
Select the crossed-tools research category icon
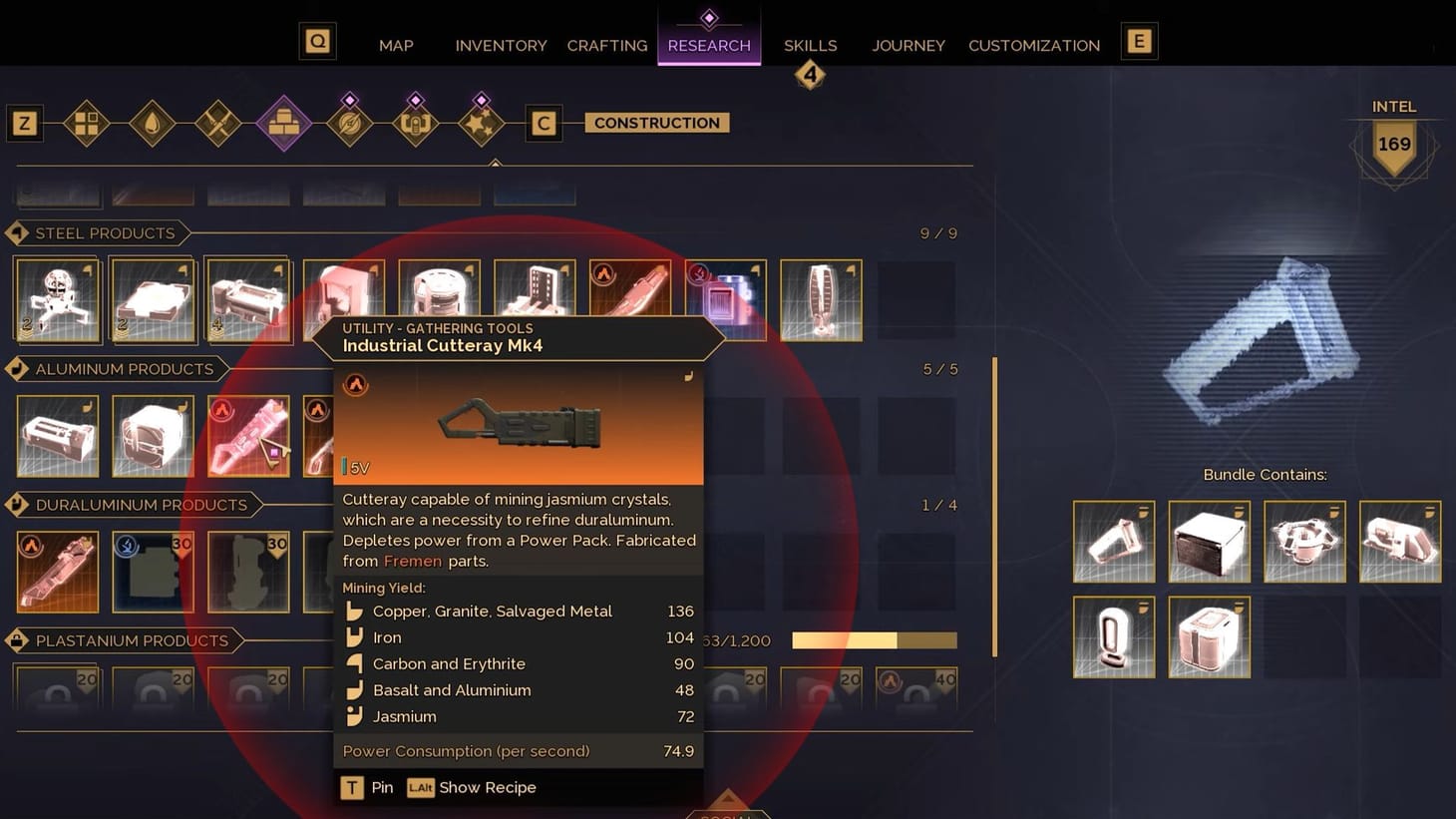pos(218,123)
